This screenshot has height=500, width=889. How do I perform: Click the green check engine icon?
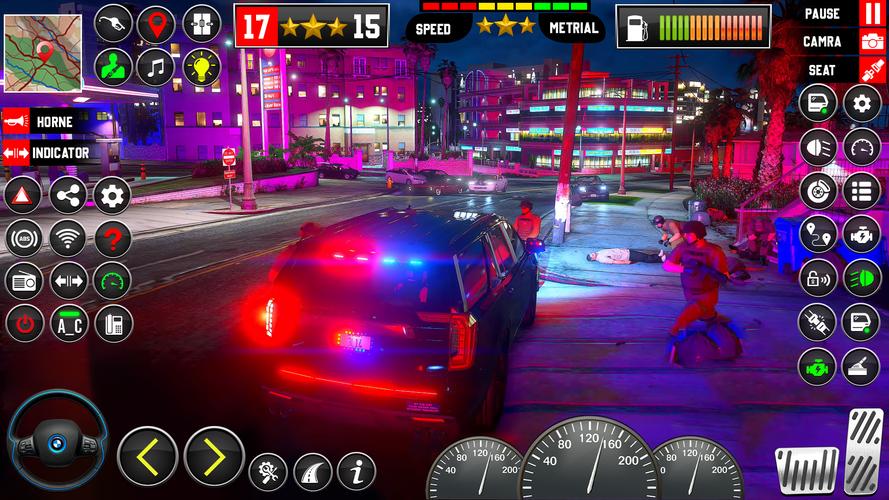coord(817,366)
